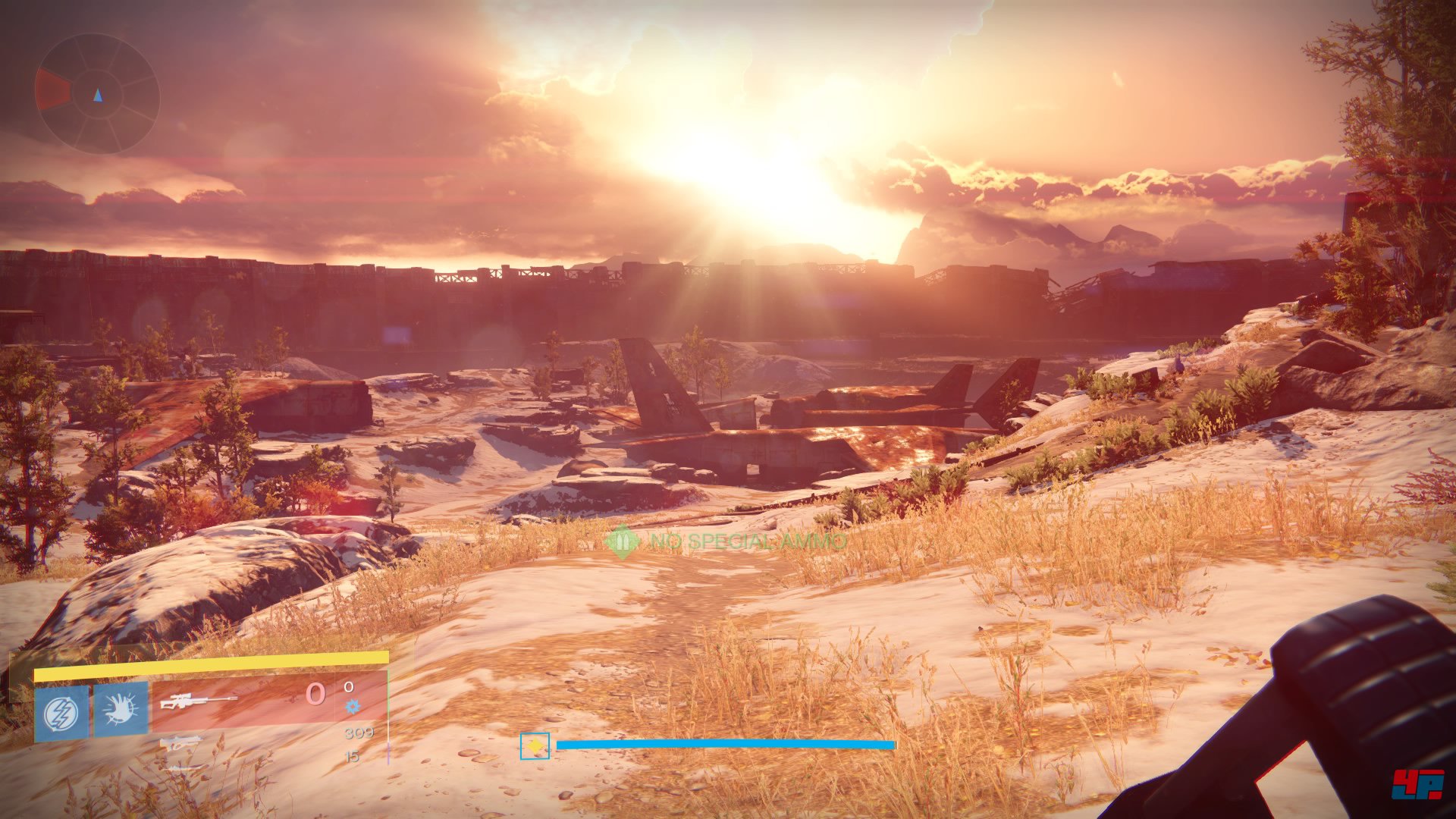Viewport: 1456px width, 819px height.
Task: Open the 4P watermark logo
Action: pyautogui.click(x=1417, y=785)
